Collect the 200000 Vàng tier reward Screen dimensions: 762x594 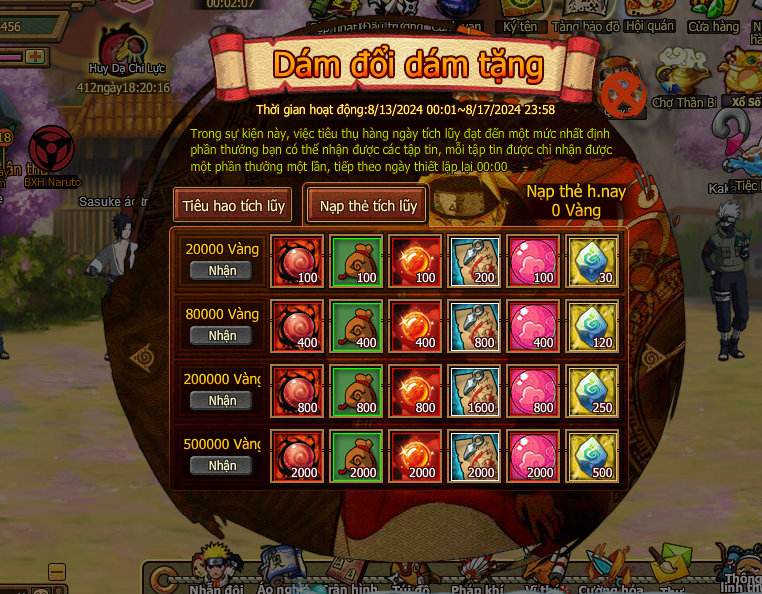pyautogui.click(x=222, y=400)
